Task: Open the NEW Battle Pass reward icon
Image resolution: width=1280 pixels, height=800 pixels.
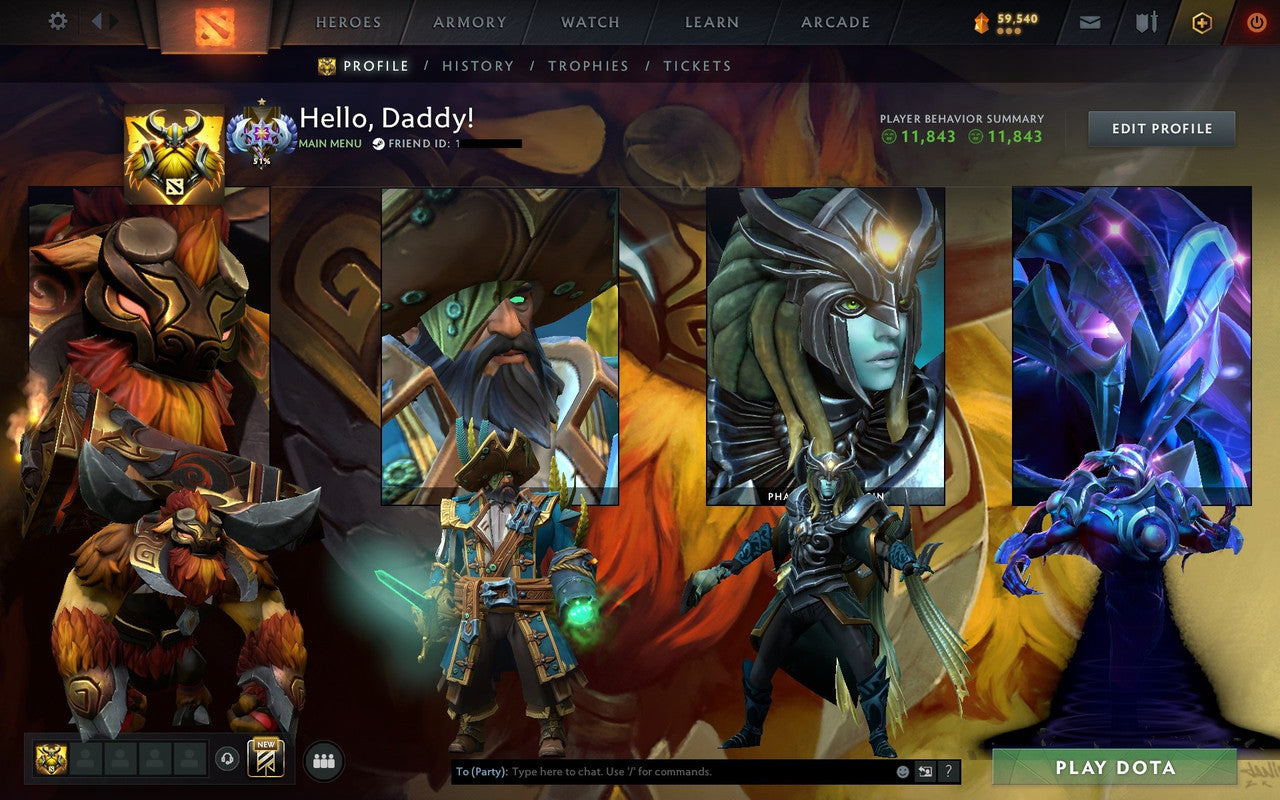Action: pyautogui.click(x=267, y=760)
